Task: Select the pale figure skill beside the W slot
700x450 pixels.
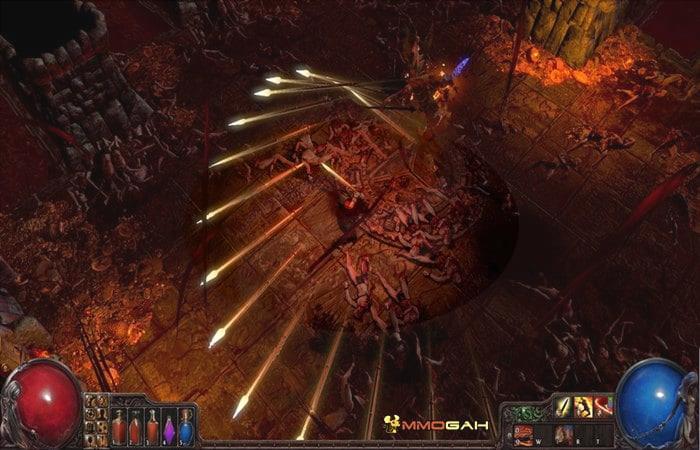Action: coord(564,434)
